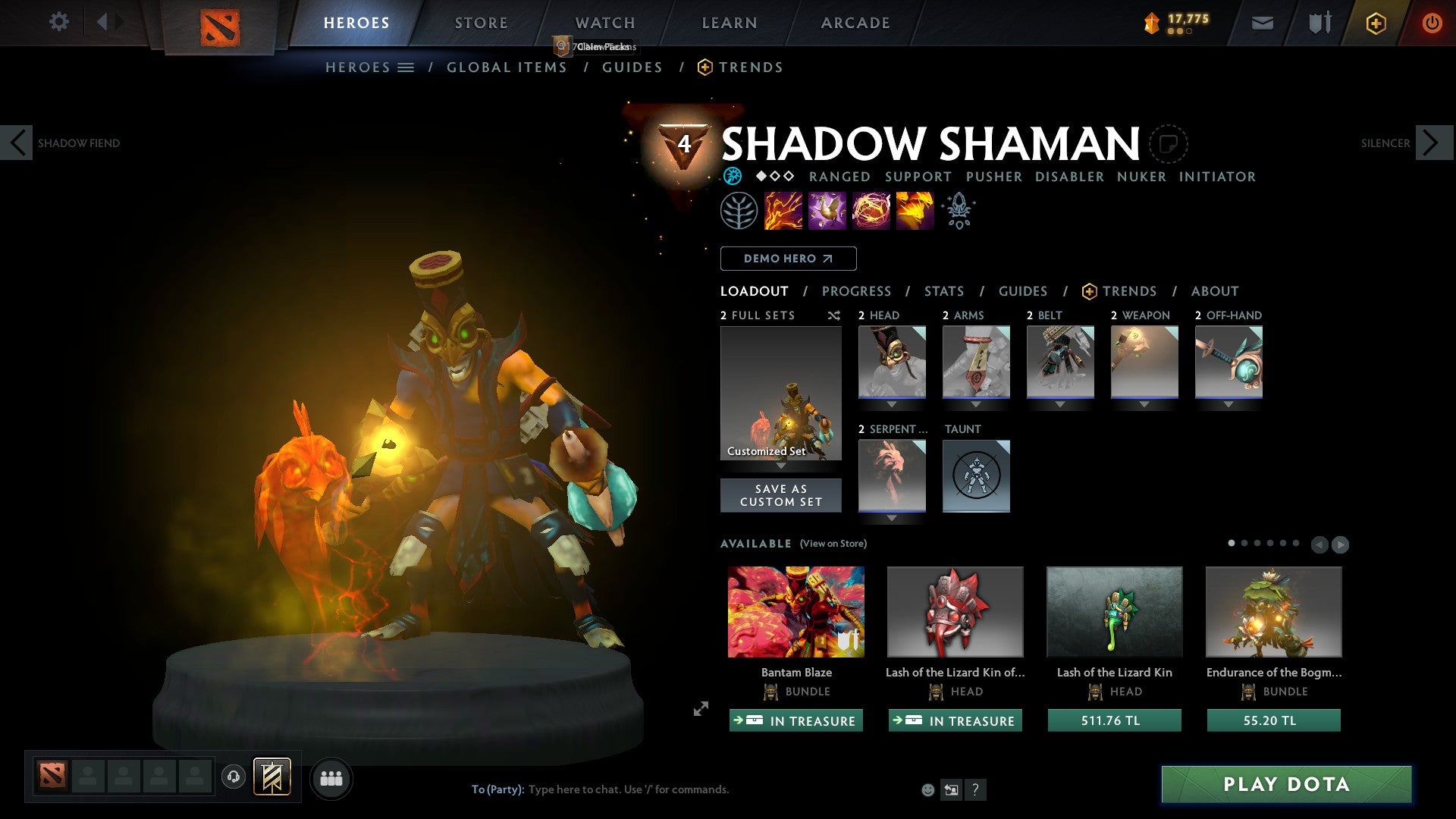Open Dota Plus hexagon icon in top bar
1456x819 pixels.
(x=1376, y=23)
